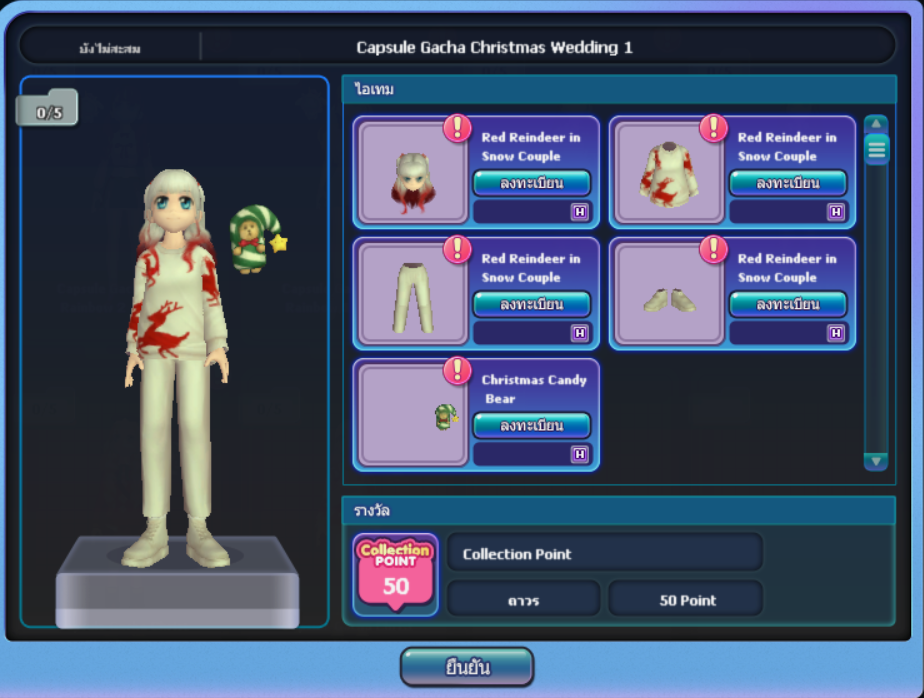Image resolution: width=924 pixels, height=698 pixels.
Task: Register the Red Reindeer hair item
Action: click(x=531, y=183)
